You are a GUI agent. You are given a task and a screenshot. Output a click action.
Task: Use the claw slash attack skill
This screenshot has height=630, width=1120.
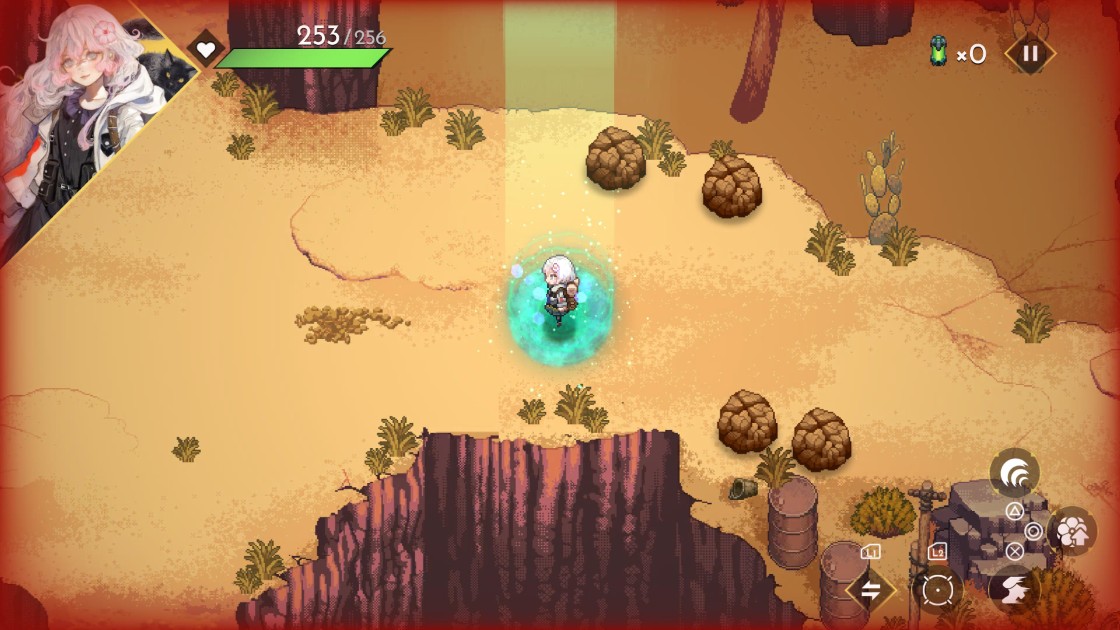[x=1014, y=473]
